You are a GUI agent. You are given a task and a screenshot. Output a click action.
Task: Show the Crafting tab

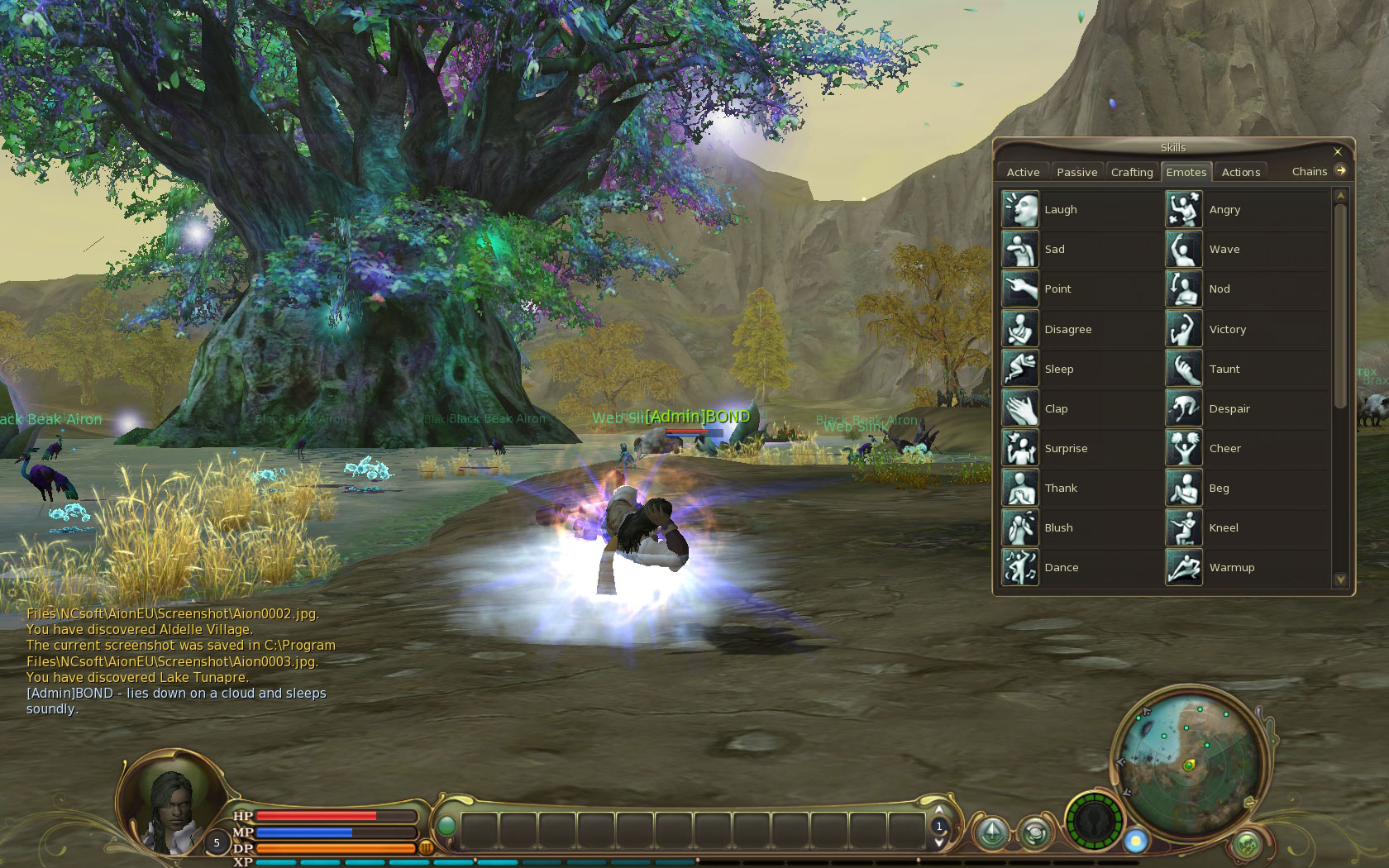1131,172
